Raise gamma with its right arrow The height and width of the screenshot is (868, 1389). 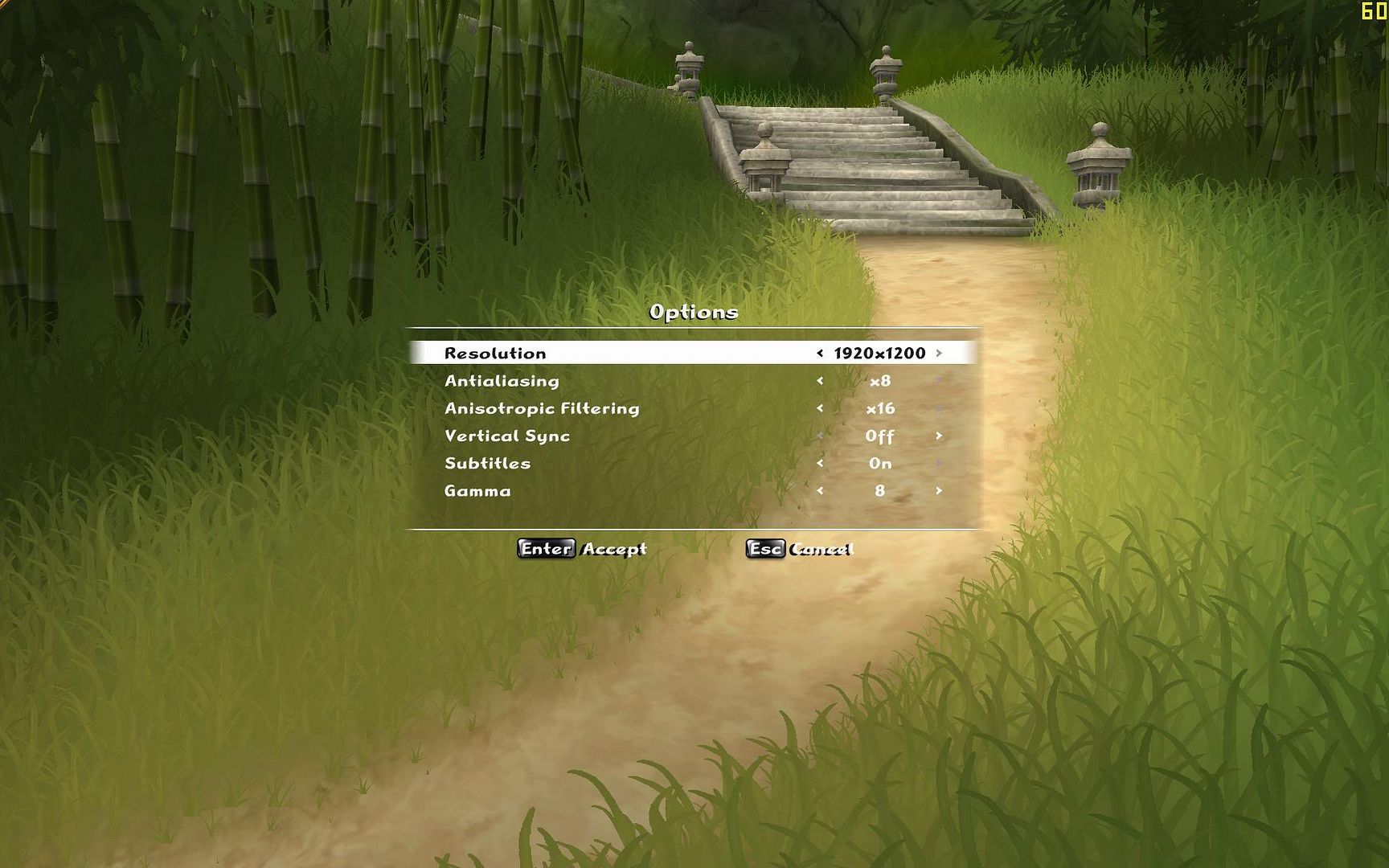pos(938,491)
